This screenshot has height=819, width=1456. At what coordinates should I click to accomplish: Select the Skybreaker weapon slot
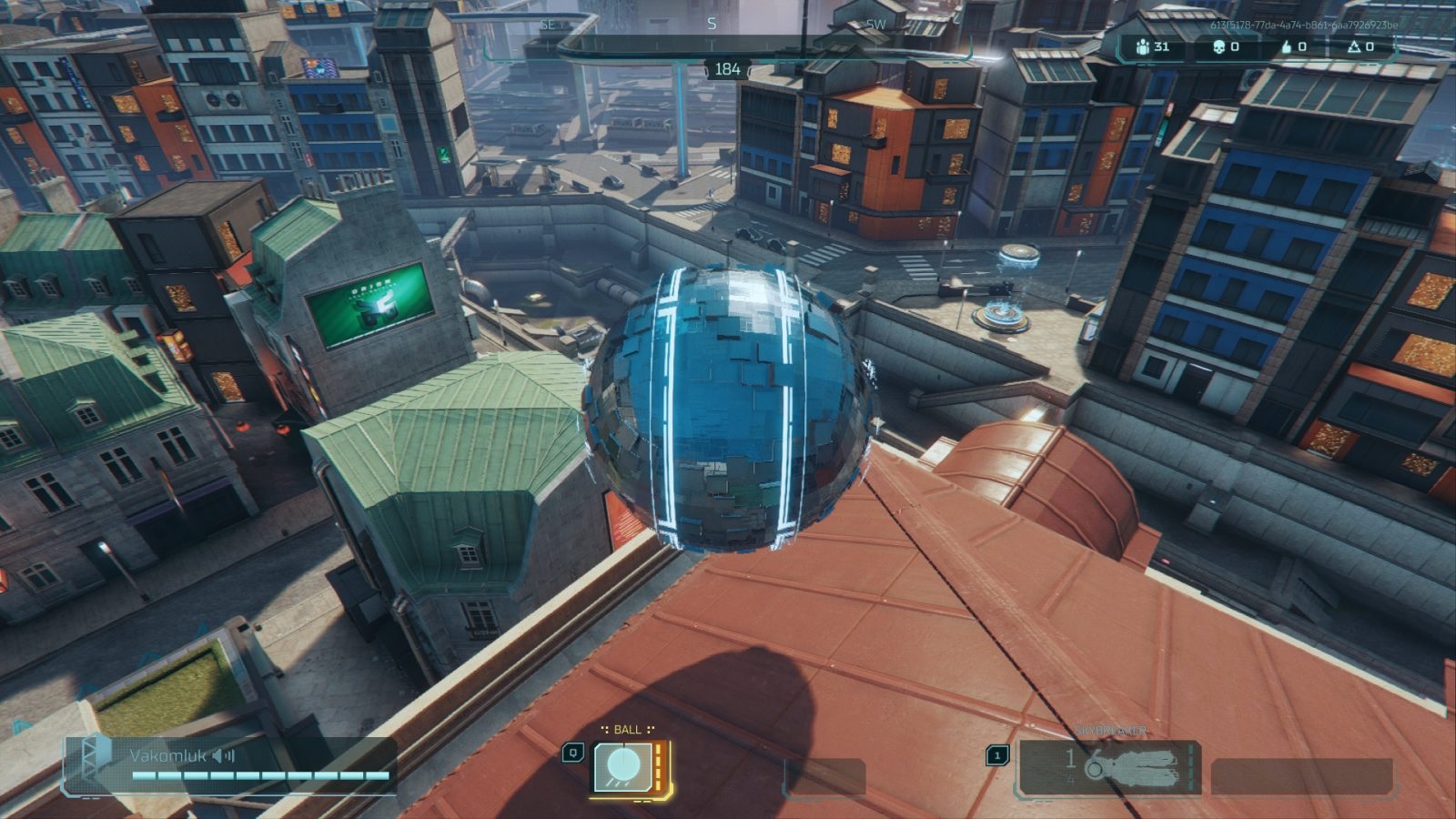(1108, 767)
